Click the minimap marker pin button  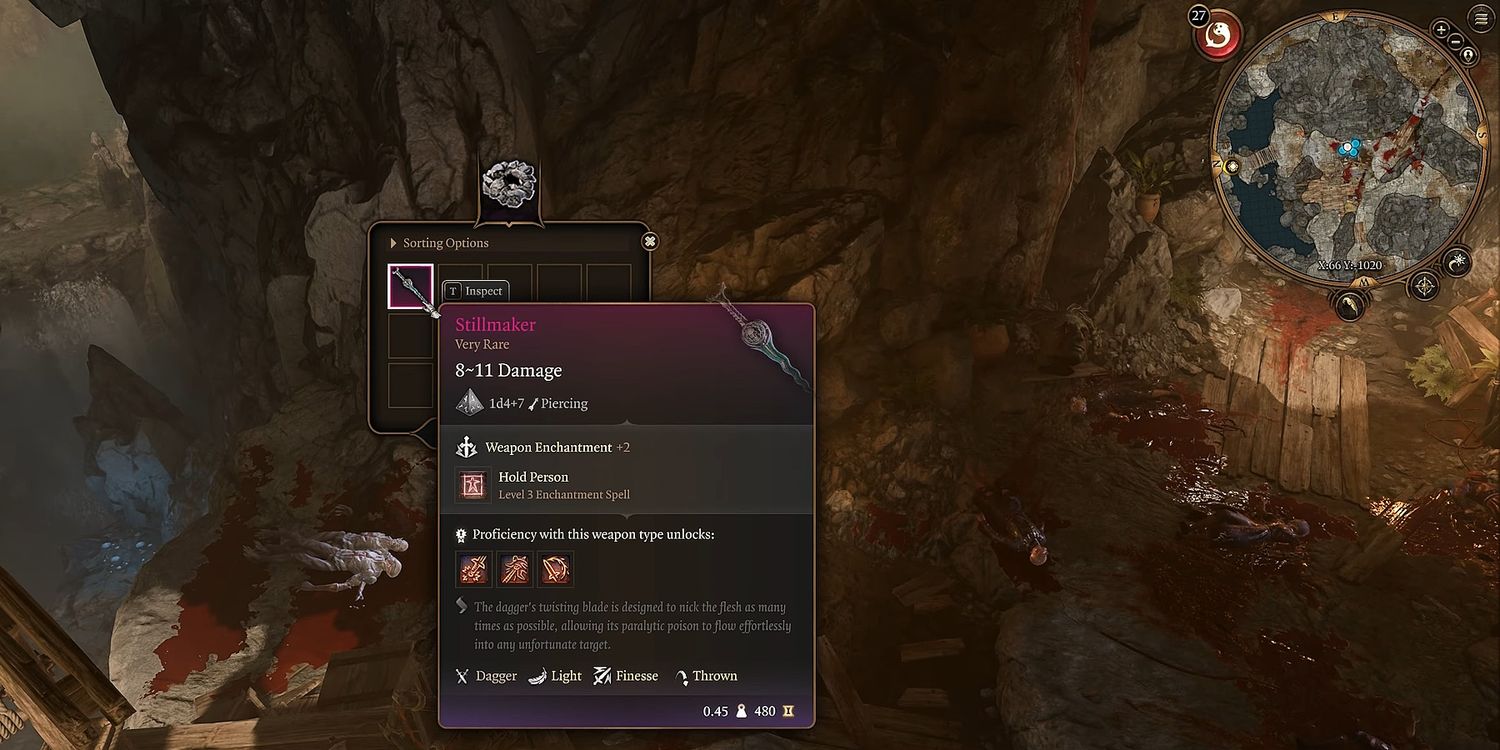pos(1468,56)
